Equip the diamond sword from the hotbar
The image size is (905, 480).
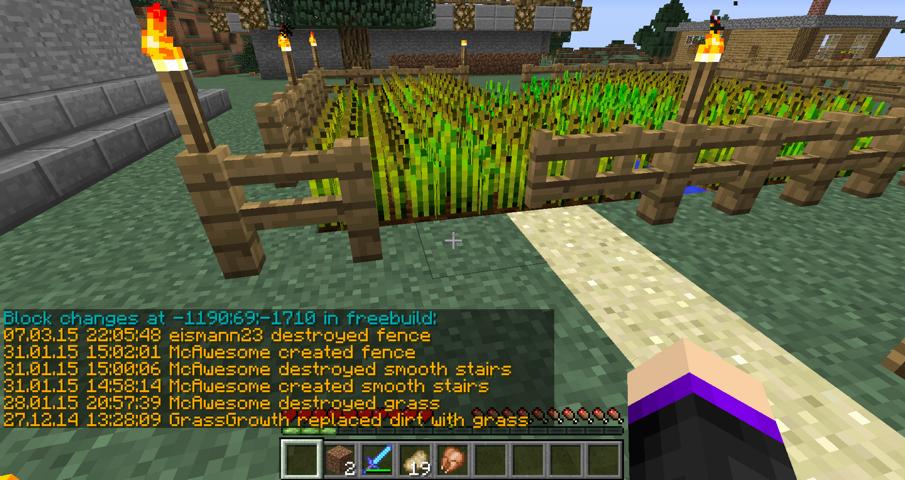coord(376,459)
